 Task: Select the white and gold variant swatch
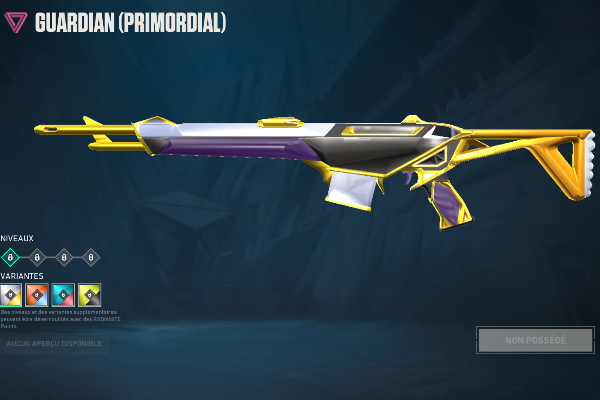click(x=11, y=295)
